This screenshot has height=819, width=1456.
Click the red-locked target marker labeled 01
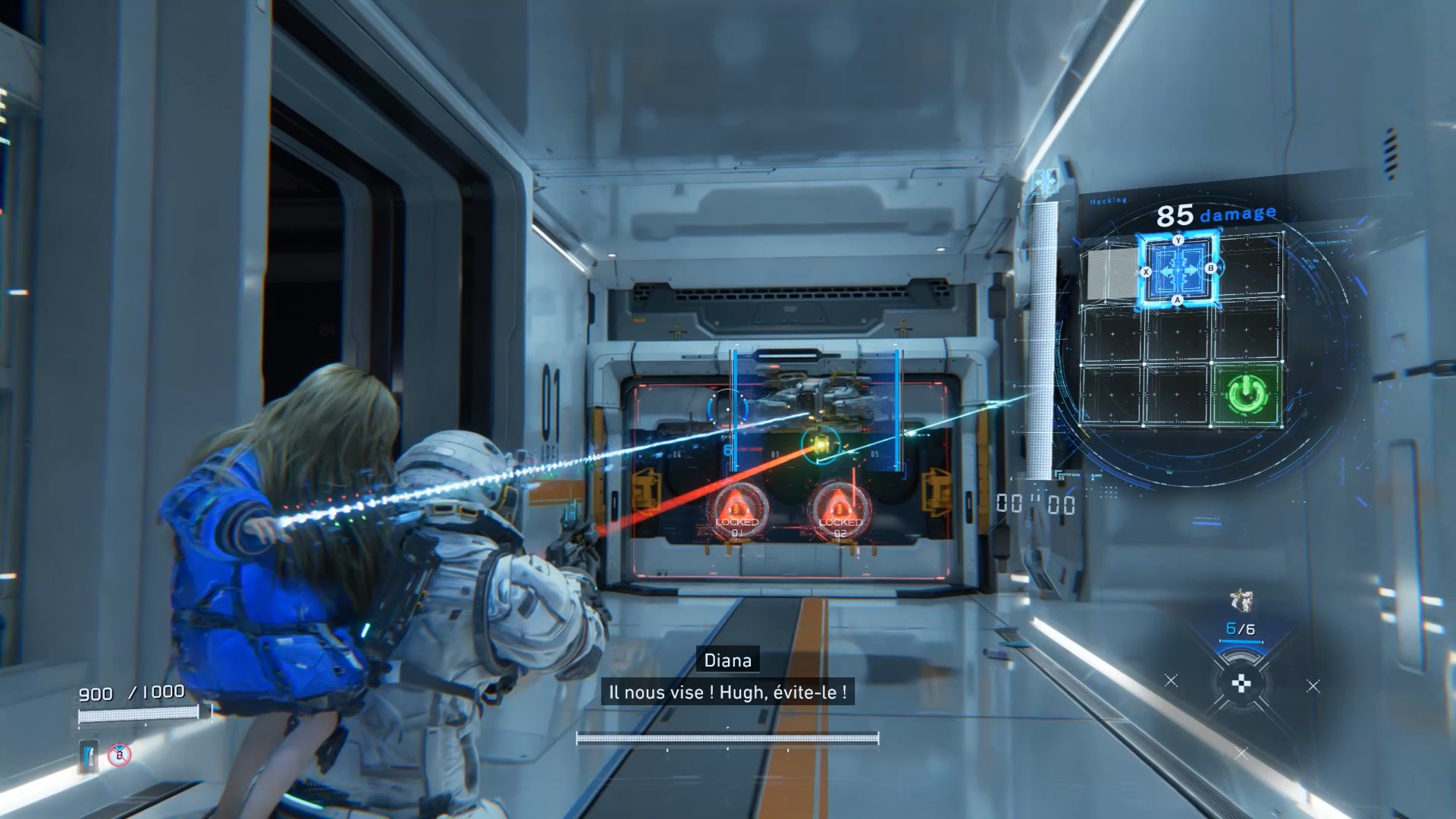click(x=736, y=510)
